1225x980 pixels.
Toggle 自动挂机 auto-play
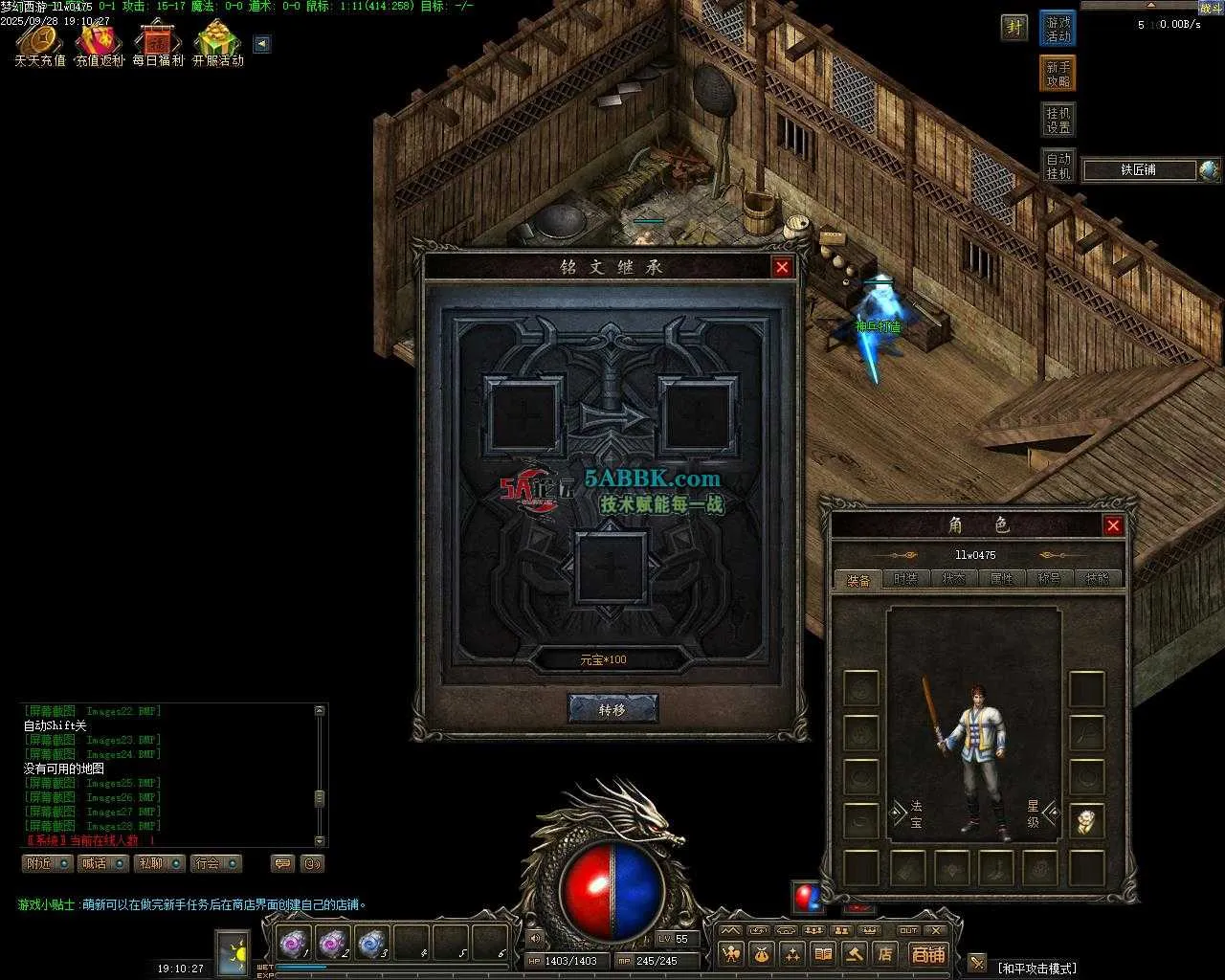point(1058,166)
